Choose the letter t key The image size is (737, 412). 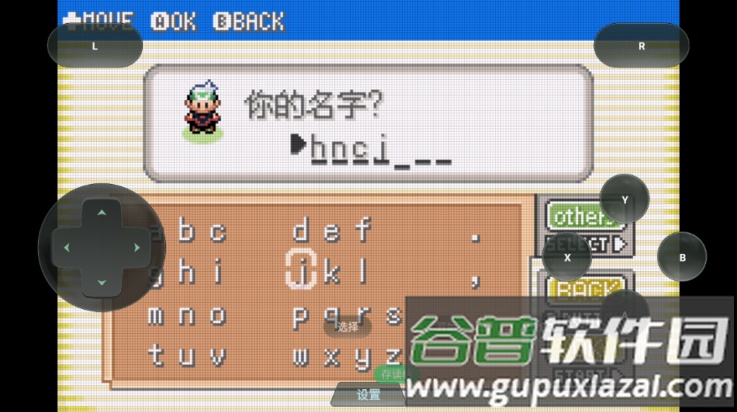coord(156,355)
